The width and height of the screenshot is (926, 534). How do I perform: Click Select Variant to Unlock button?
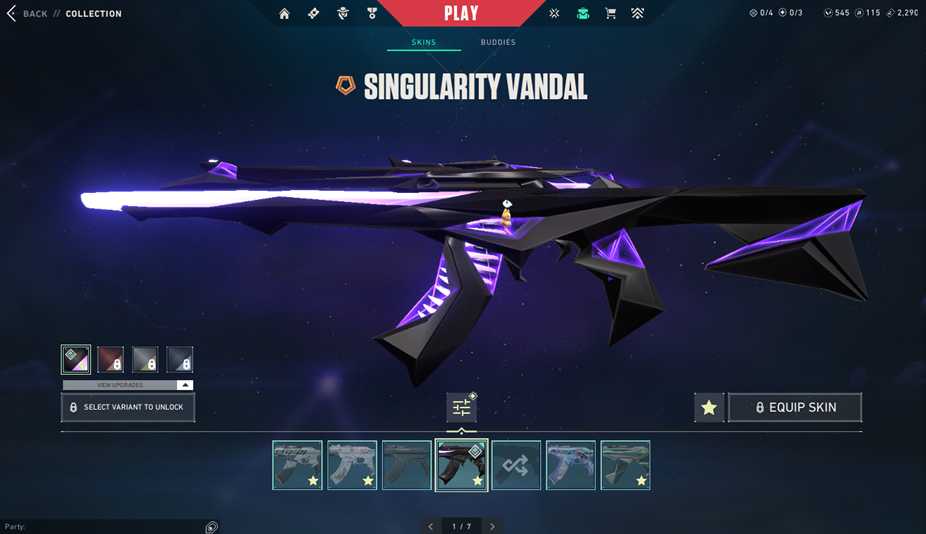point(128,407)
